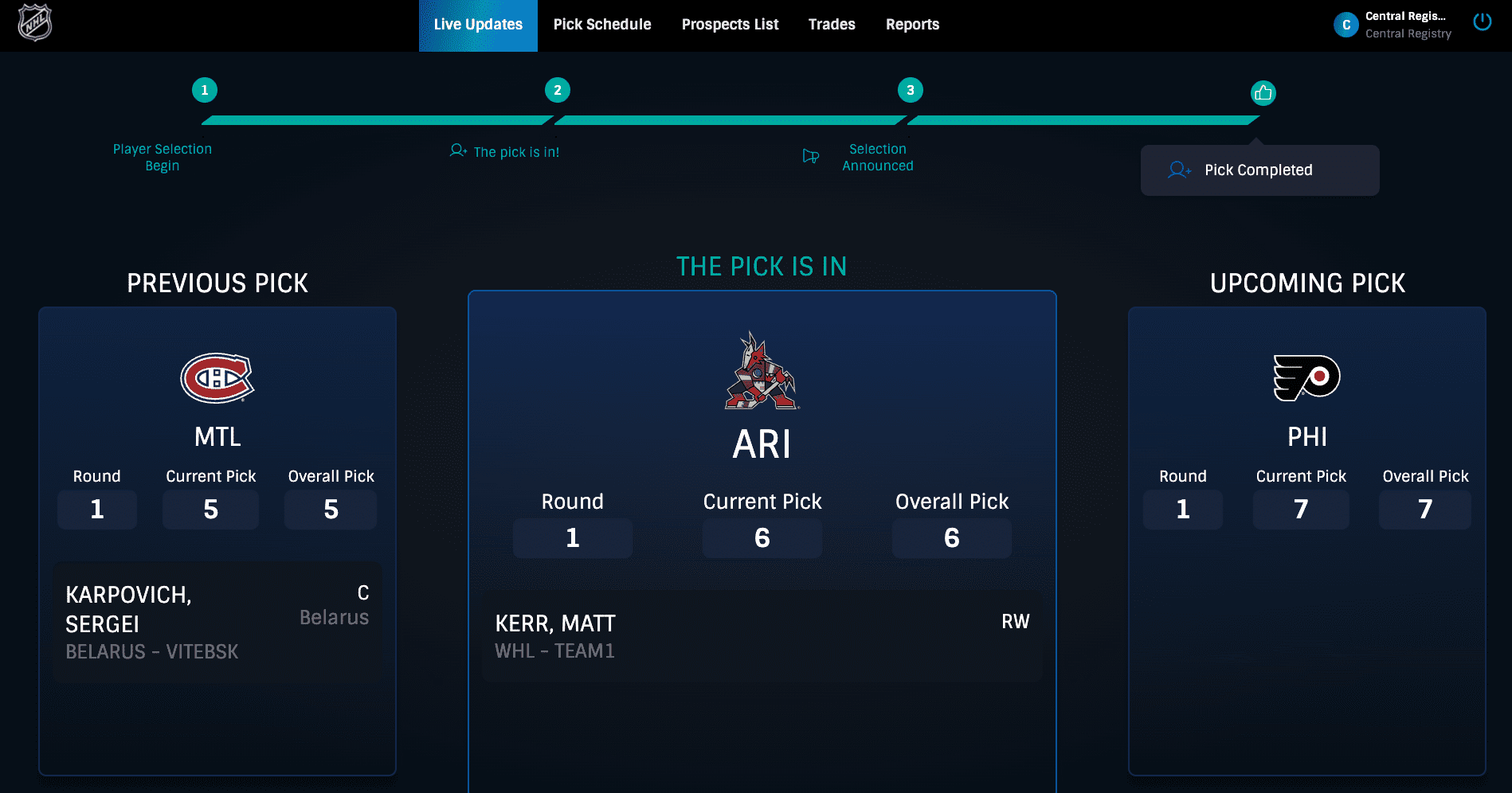Click the Philadelphia Flyers team logo
This screenshot has width=1512, height=793.
(1306, 377)
